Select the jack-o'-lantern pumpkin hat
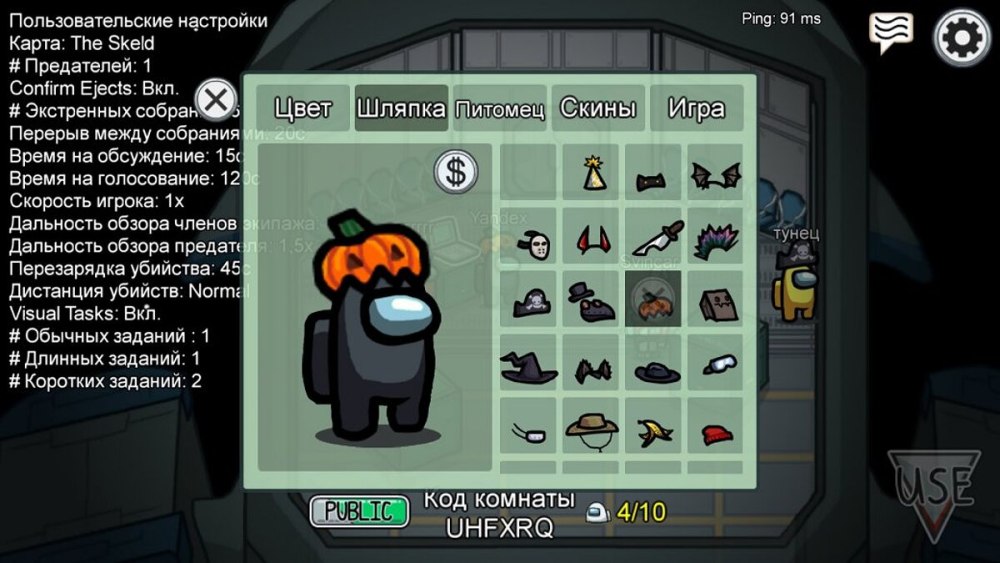This screenshot has width=1000, height=563. point(654,301)
